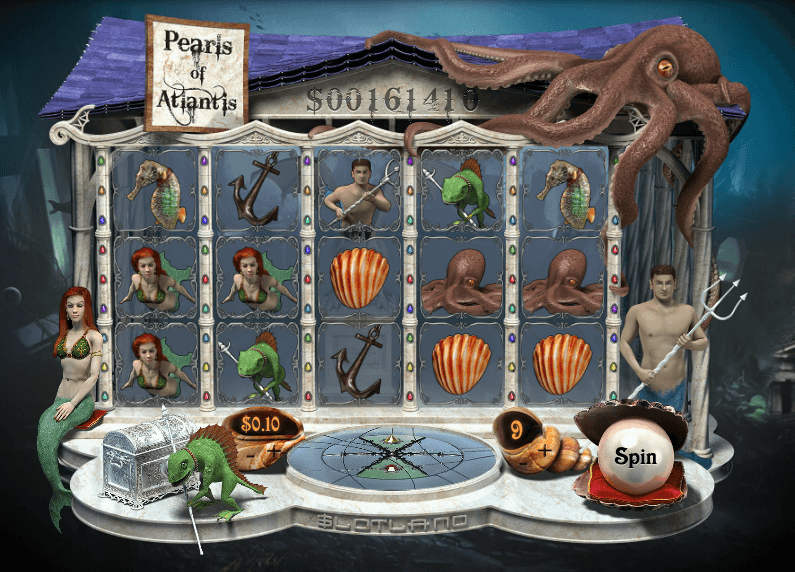Increase the $0.10 bet with its plus
The image size is (795, 572).
pyautogui.click(x=273, y=452)
